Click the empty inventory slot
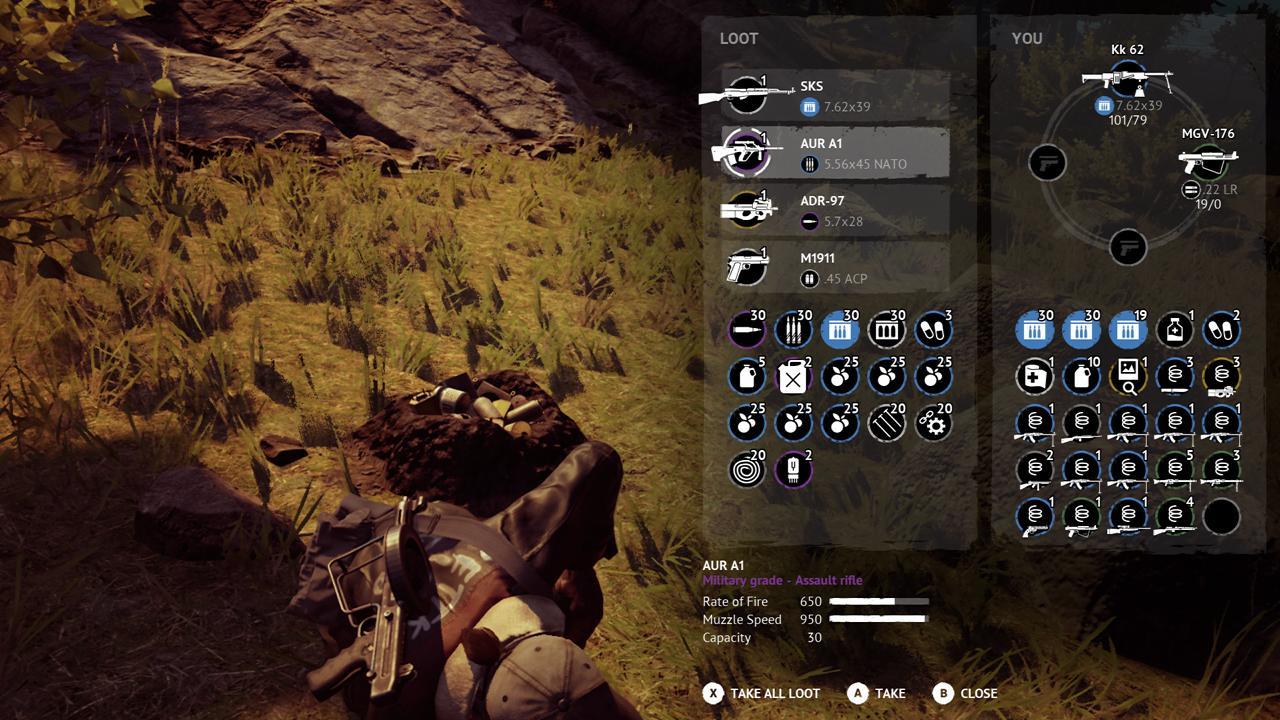 click(1224, 518)
